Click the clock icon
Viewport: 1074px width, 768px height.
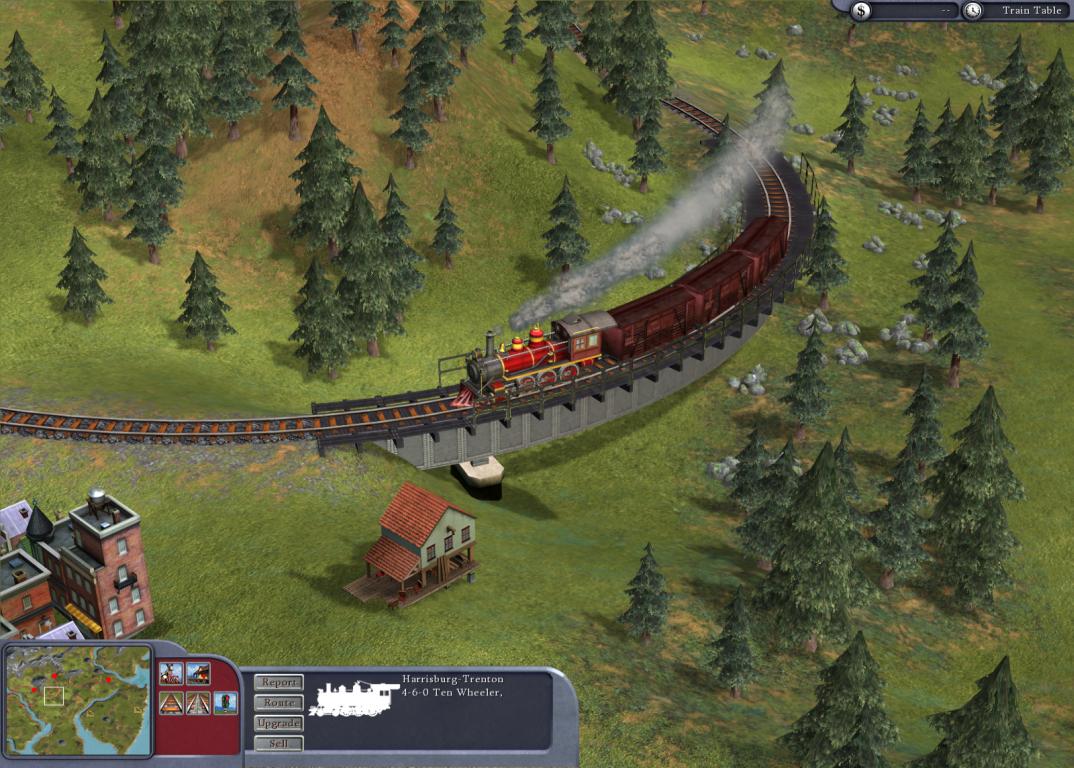[x=973, y=11]
